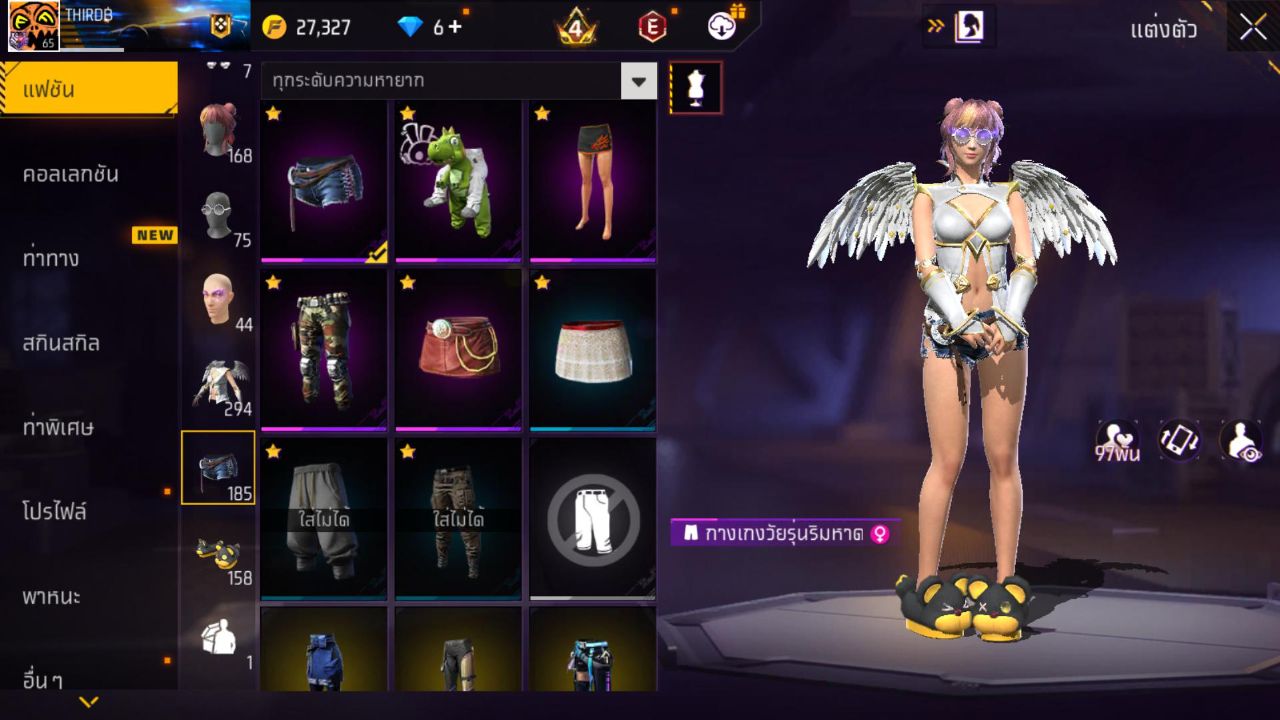This screenshot has width=1280, height=720.
Task: Toggle the character visibility eye icon
Action: pos(1240,440)
